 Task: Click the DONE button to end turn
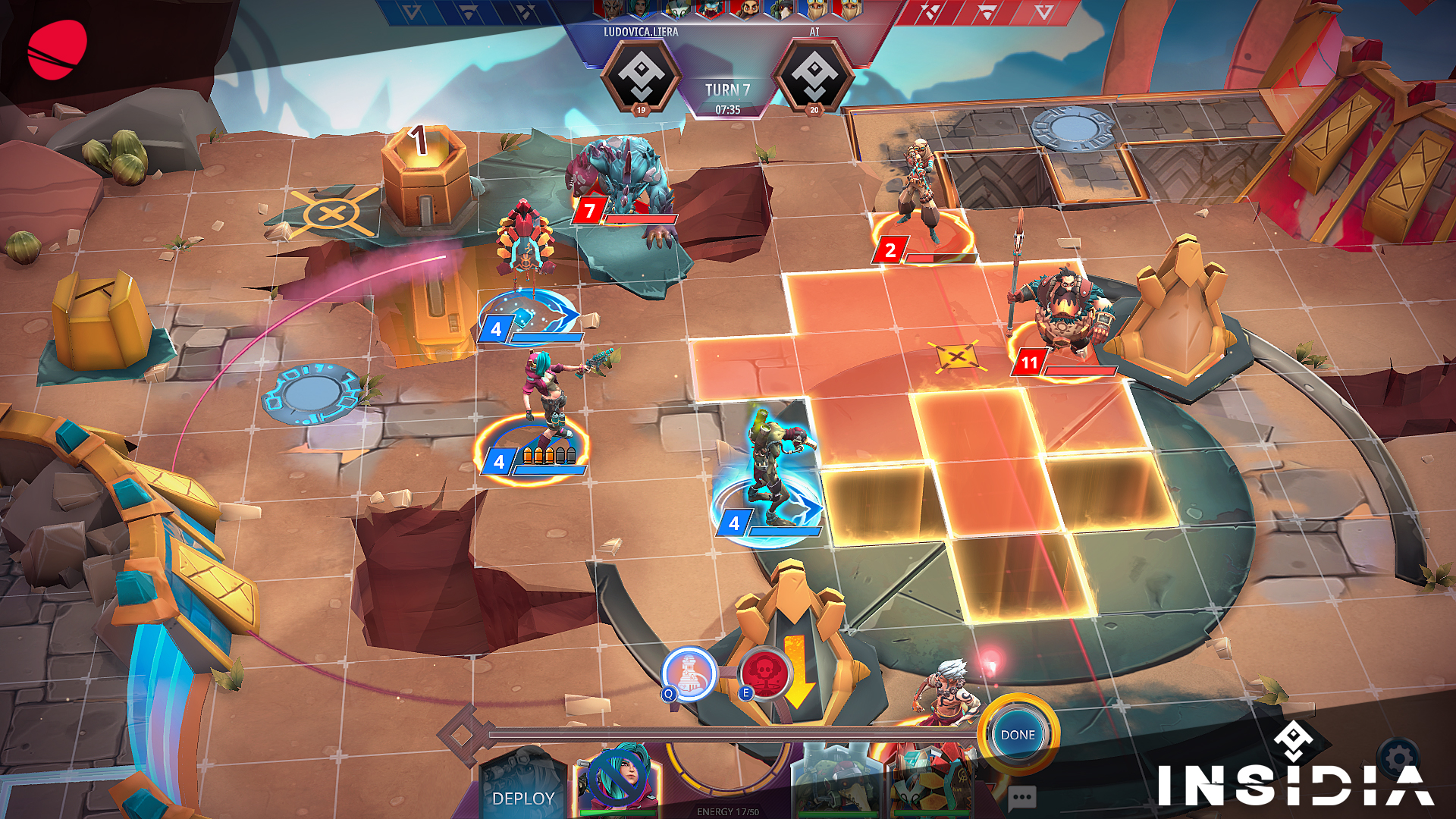(x=1017, y=735)
